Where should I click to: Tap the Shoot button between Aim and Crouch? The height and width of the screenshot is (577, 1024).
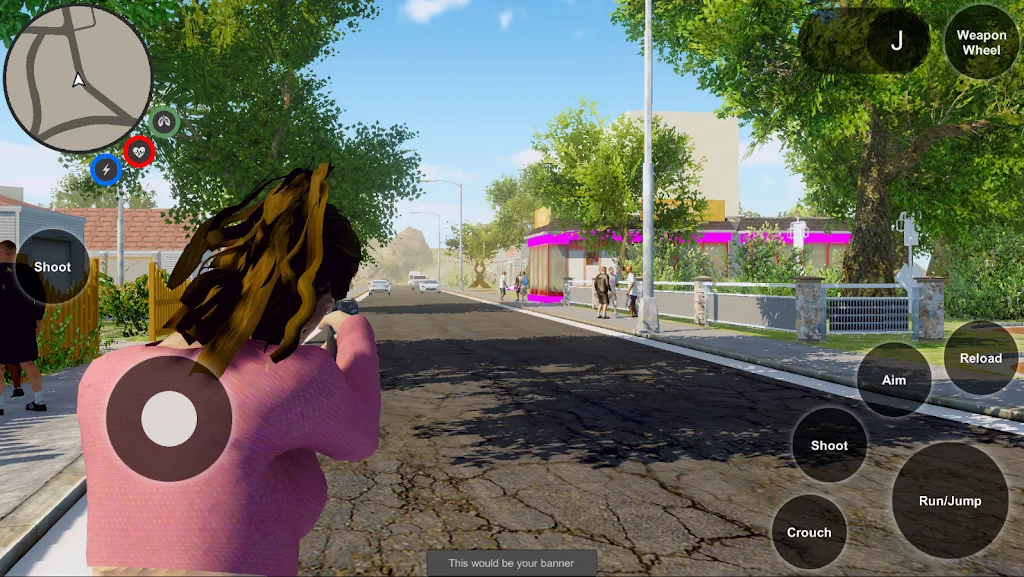(829, 445)
